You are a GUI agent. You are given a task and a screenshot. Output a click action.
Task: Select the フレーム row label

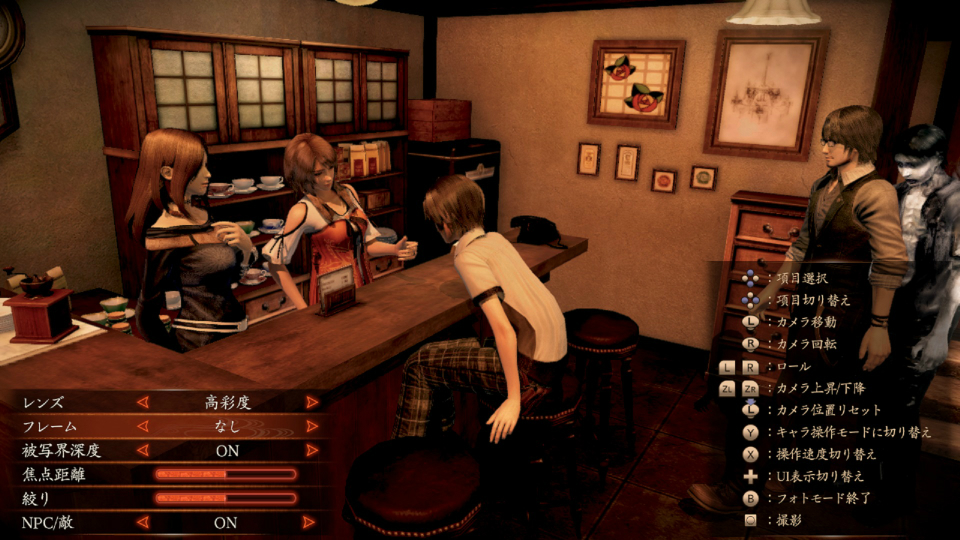point(49,427)
